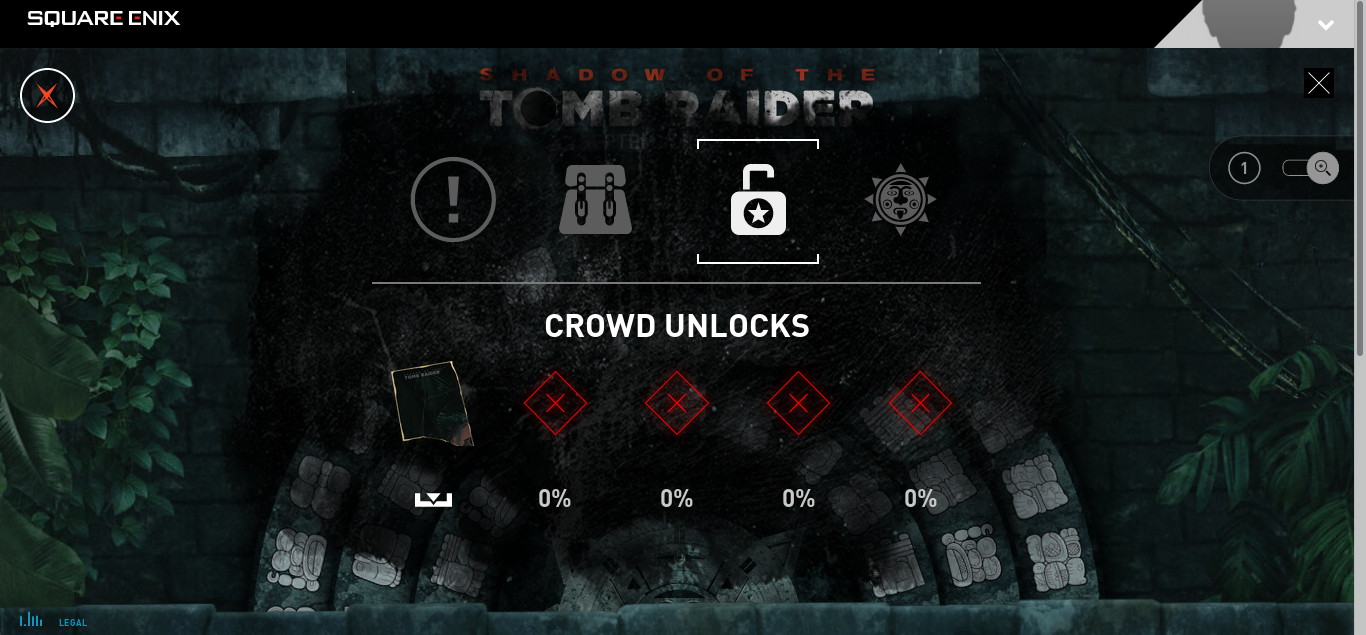Click the circled number 1 indicator
This screenshot has width=1366, height=635.
pos(1244,168)
